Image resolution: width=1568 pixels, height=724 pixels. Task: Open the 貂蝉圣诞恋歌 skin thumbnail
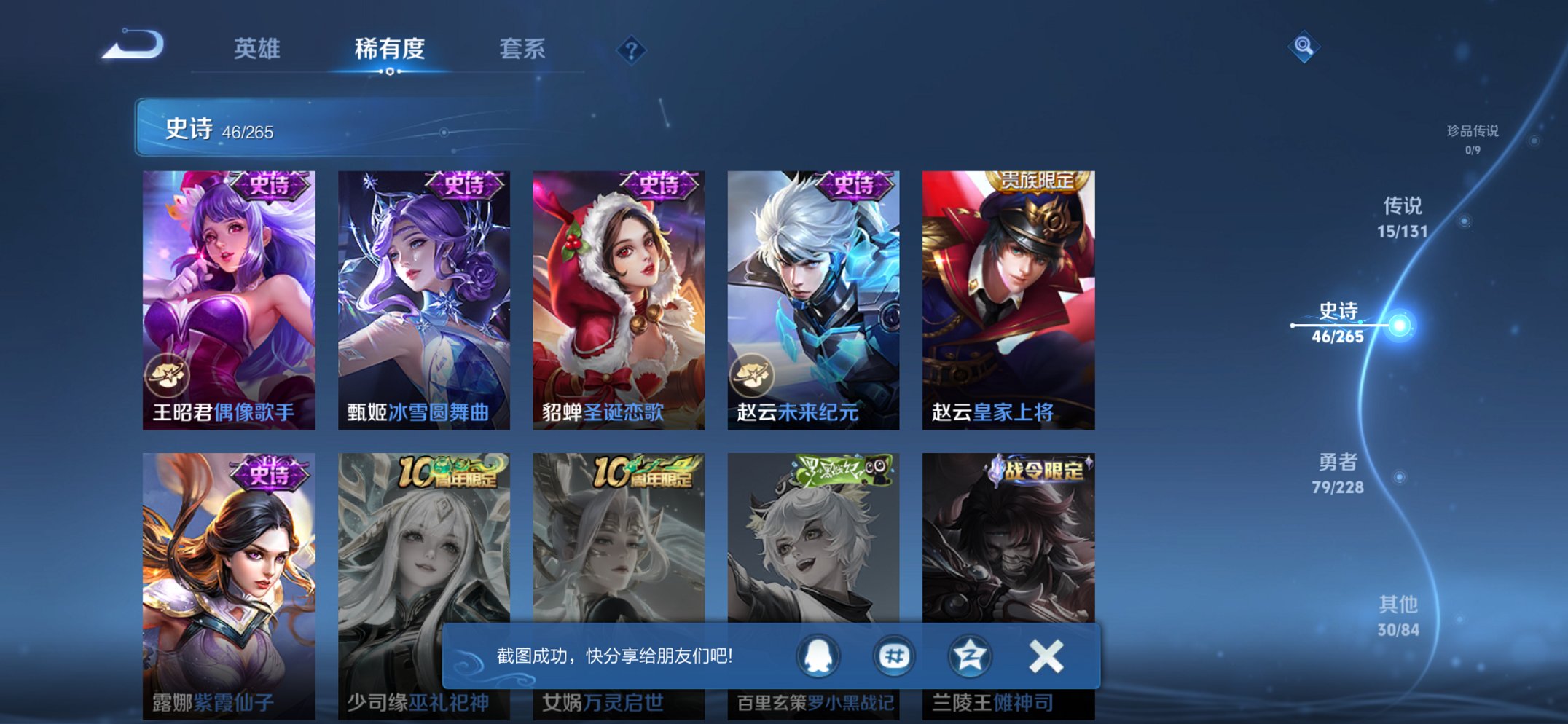tap(617, 291)
